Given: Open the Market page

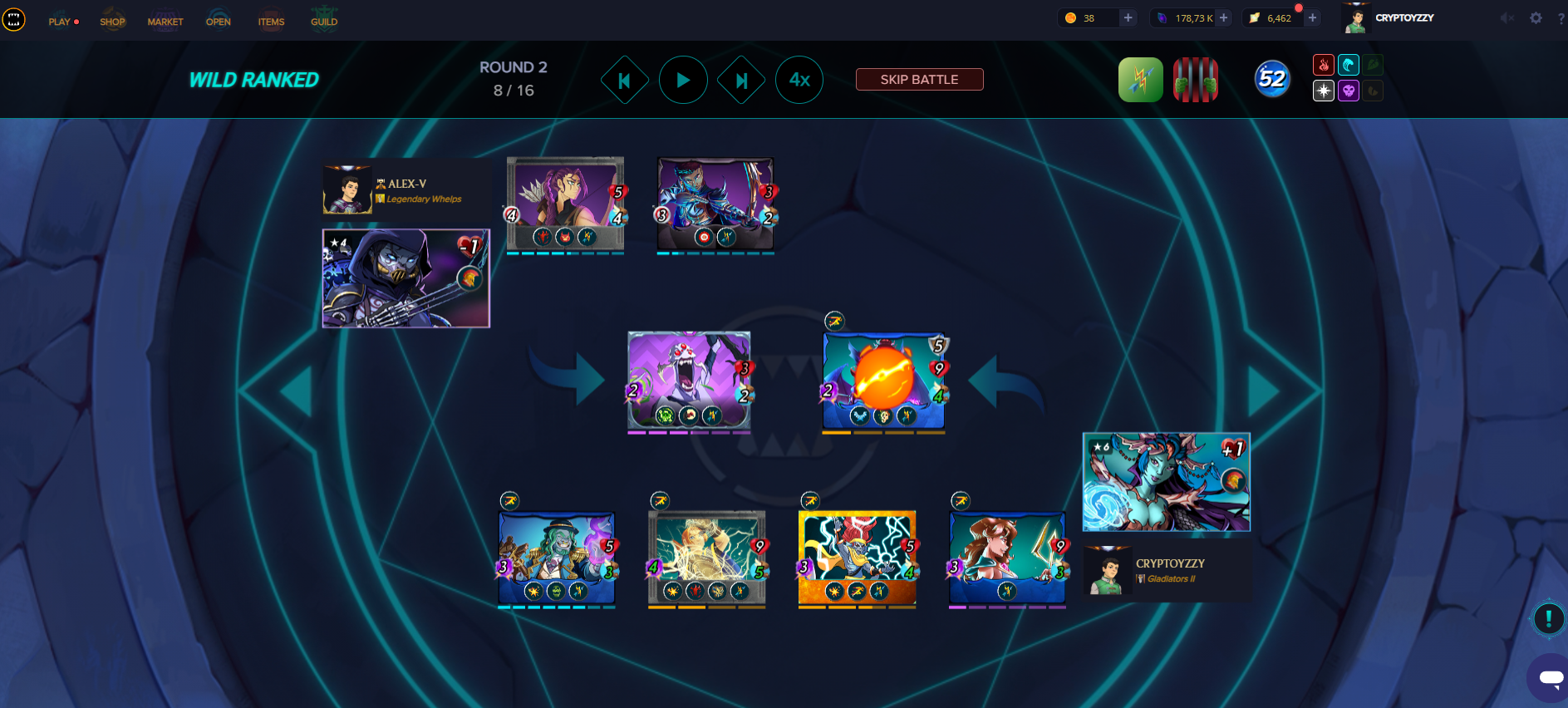Looking at the screenshot, I should tap(165, 22).
